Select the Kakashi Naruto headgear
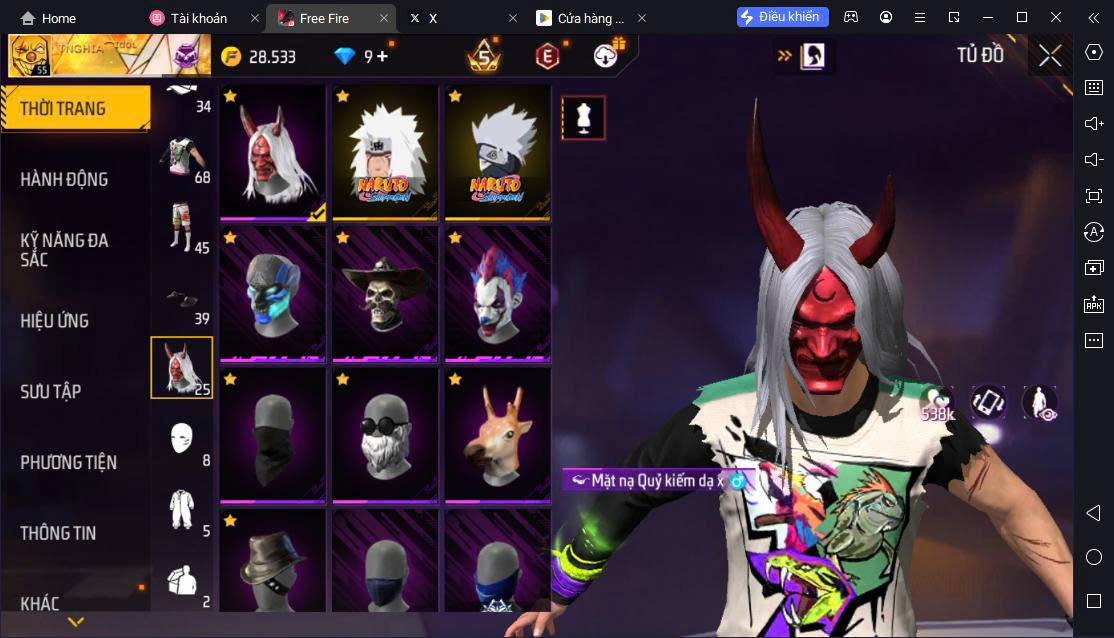This screenshot has height=638, width=1114. click(x=497, y=152)
